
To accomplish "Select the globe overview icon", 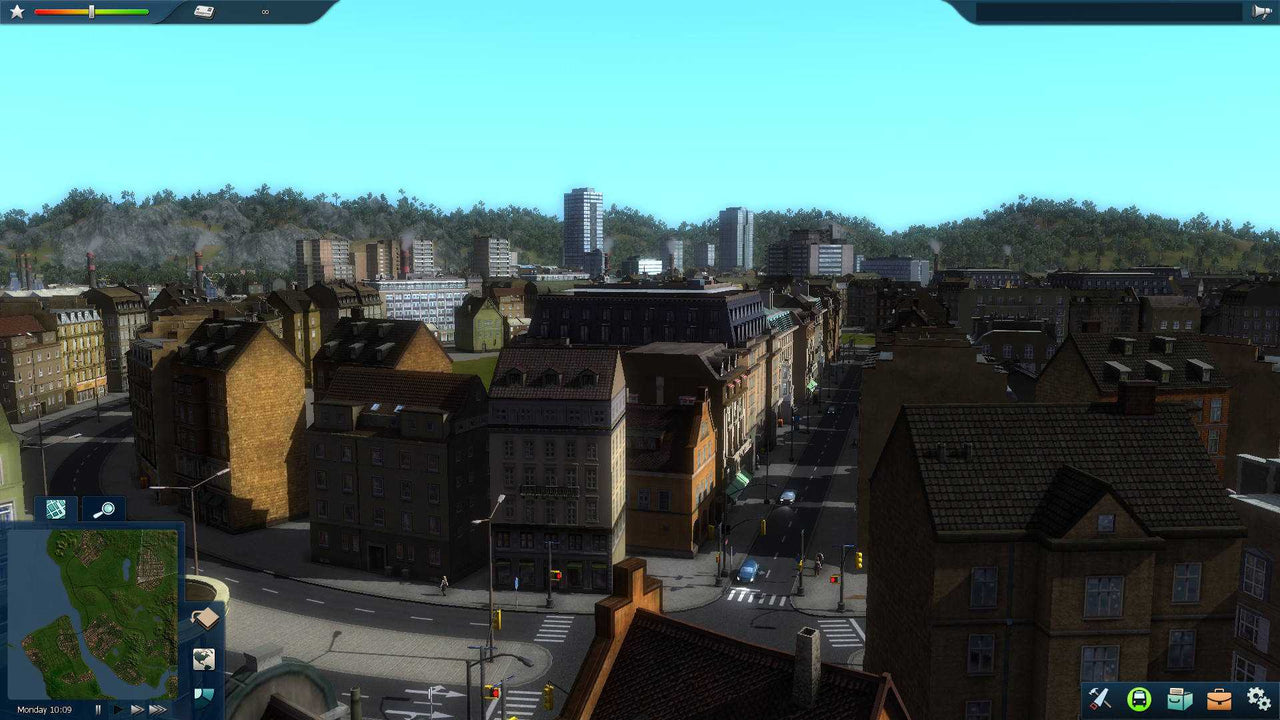I will click(x=205, y=660).
